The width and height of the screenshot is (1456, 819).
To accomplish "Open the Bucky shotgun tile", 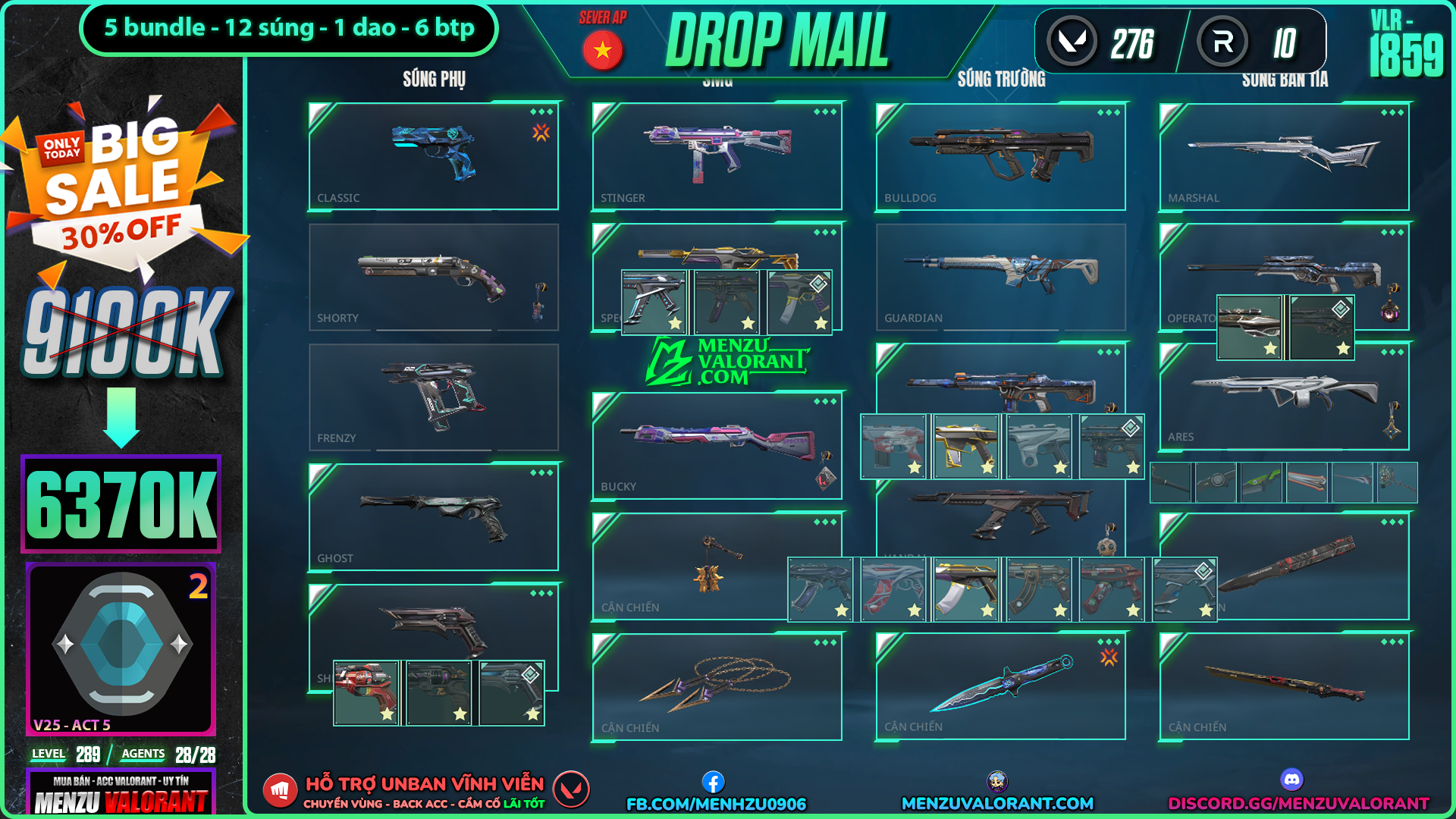I will 717,446.
